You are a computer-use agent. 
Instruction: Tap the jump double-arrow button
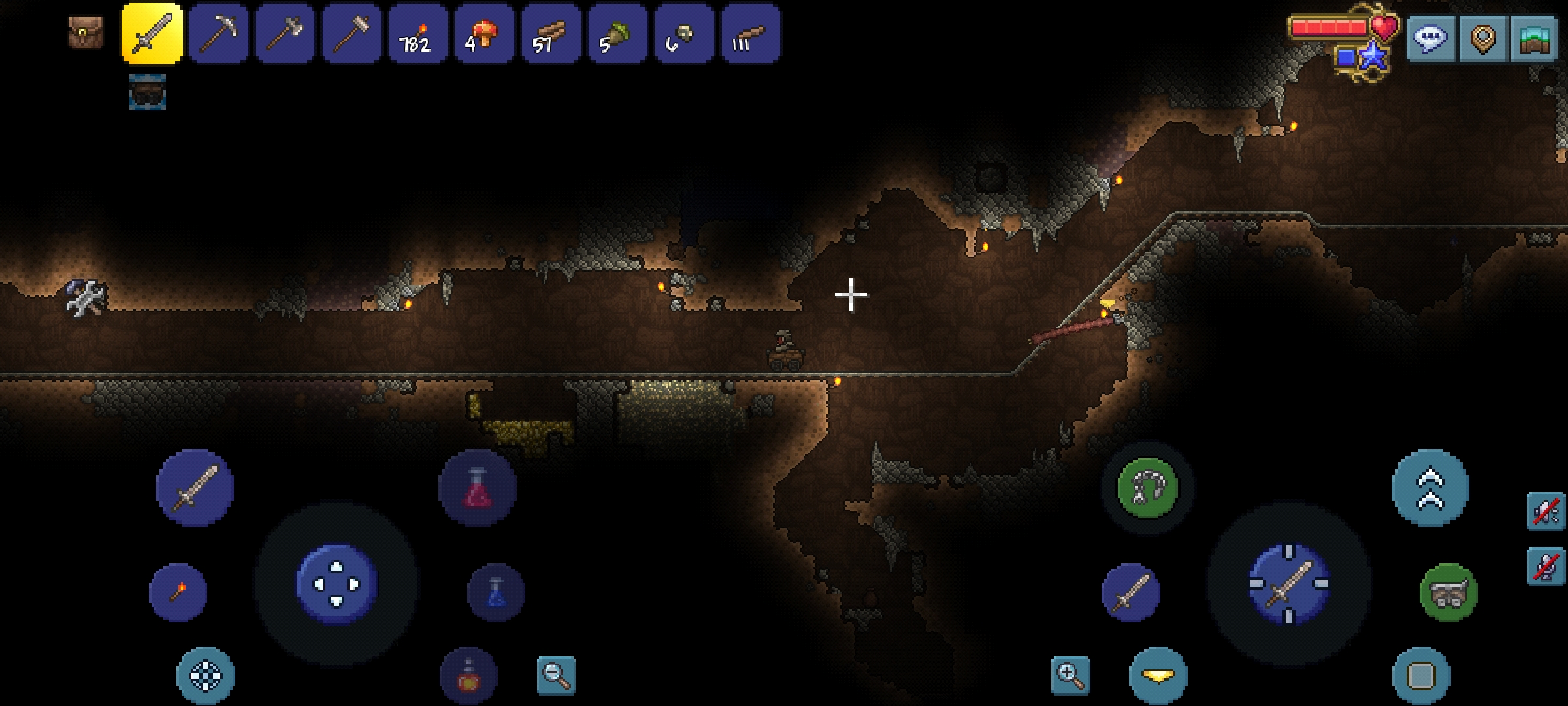[1430, 488]
